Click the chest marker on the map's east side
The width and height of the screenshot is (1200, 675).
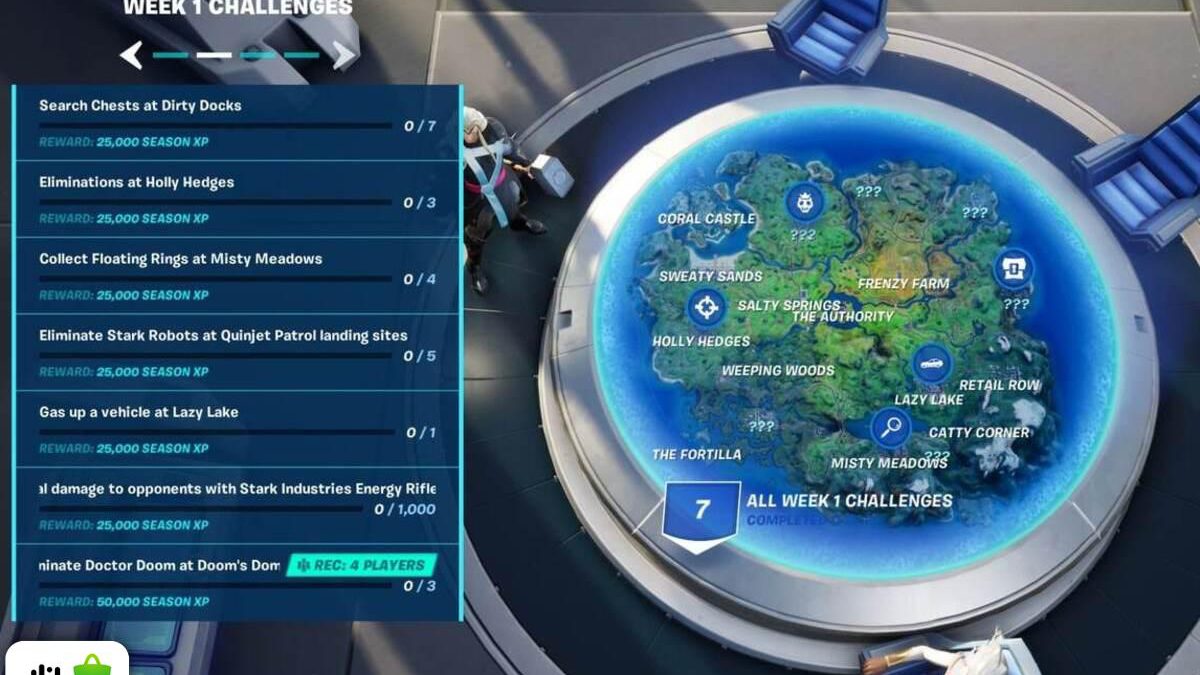(1012, 268)
